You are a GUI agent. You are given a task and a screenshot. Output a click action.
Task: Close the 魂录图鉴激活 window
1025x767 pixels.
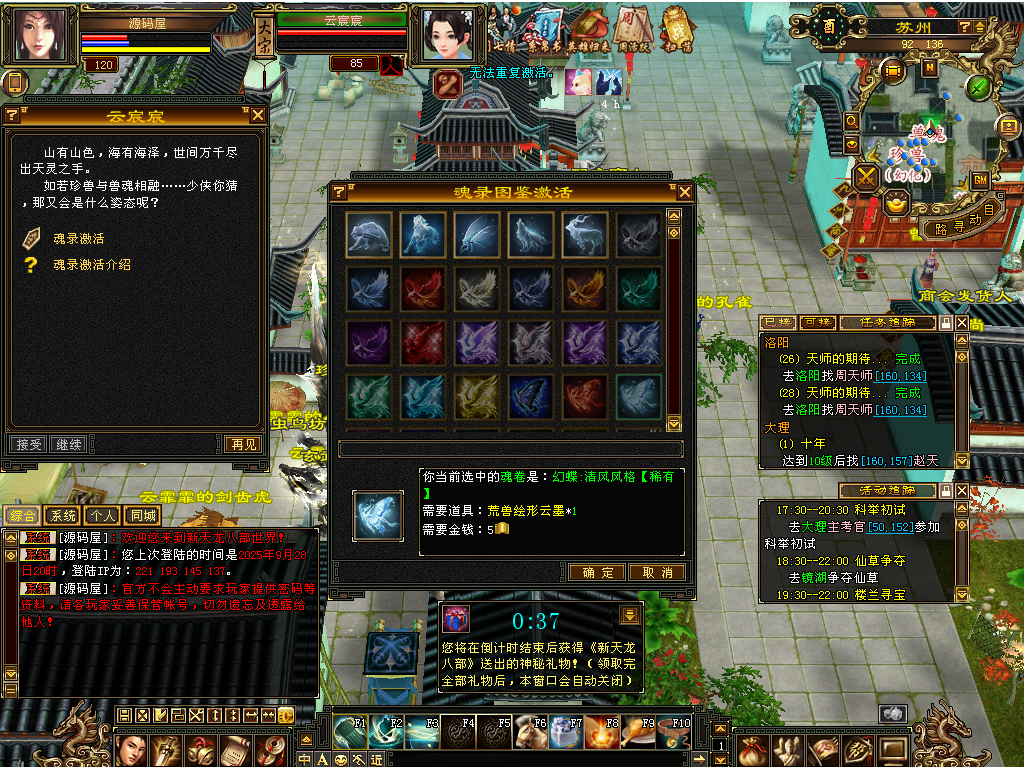tap(685, 192)
